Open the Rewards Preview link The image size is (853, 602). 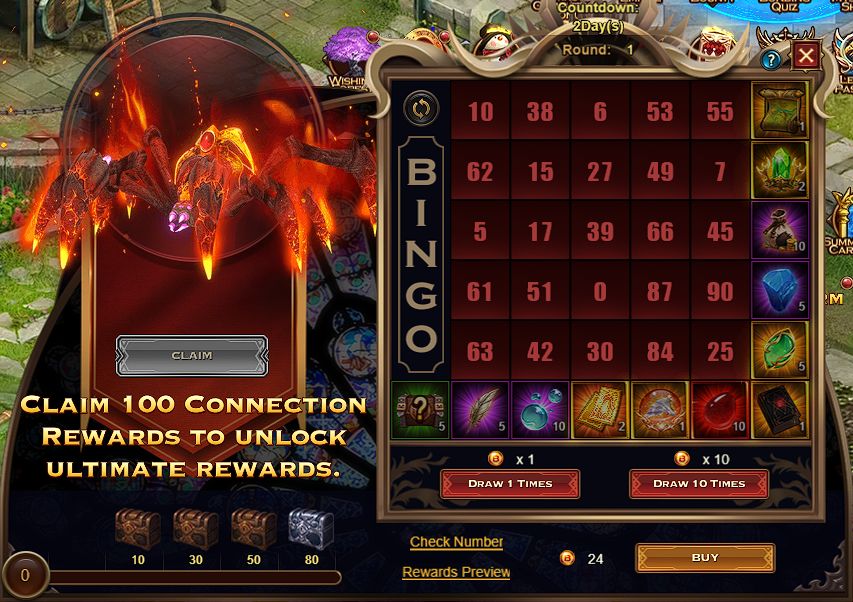[x=456, y=572]
